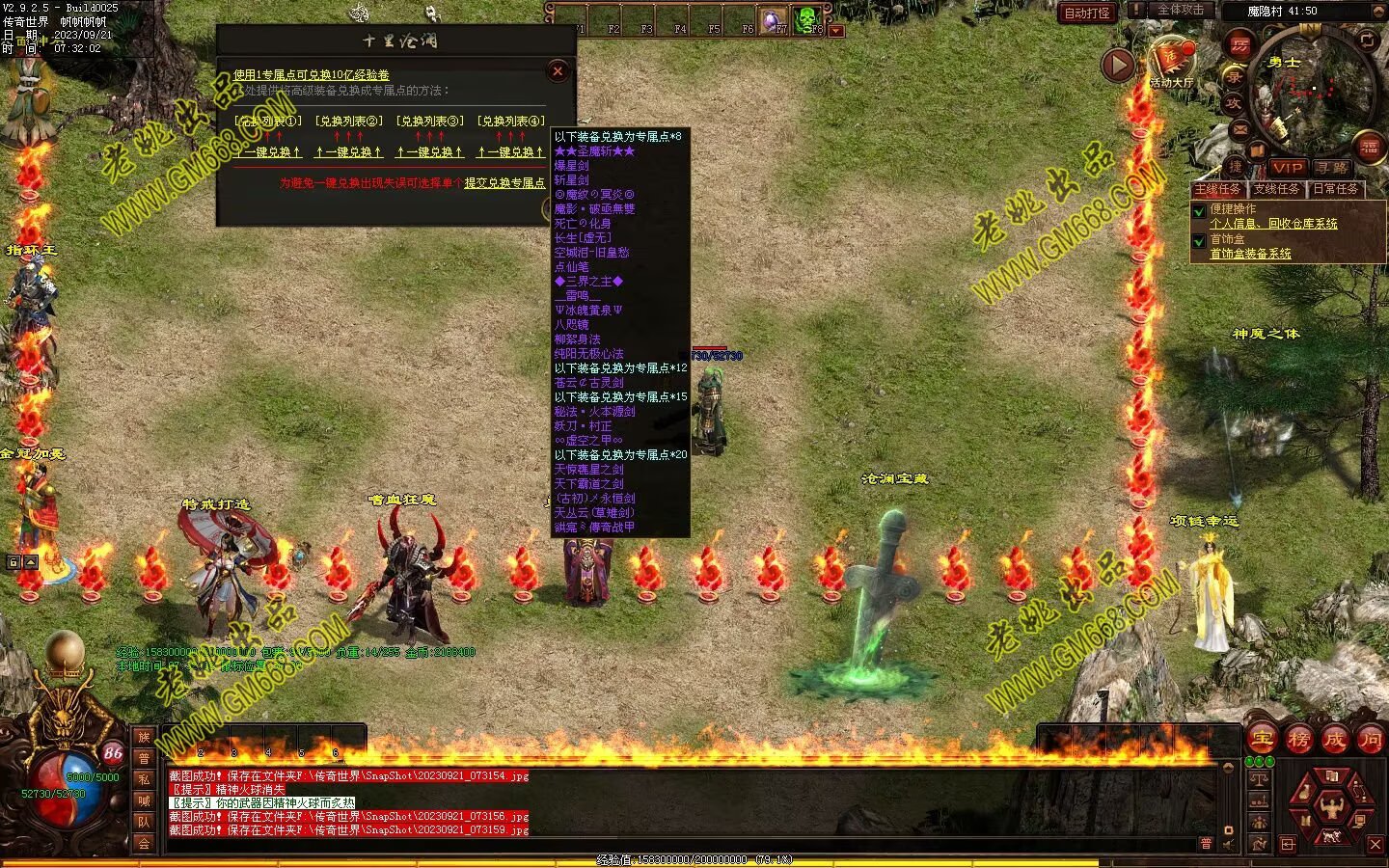
Task: Click the 全体攻击 attack mode button
Action: pos(1180,10)
